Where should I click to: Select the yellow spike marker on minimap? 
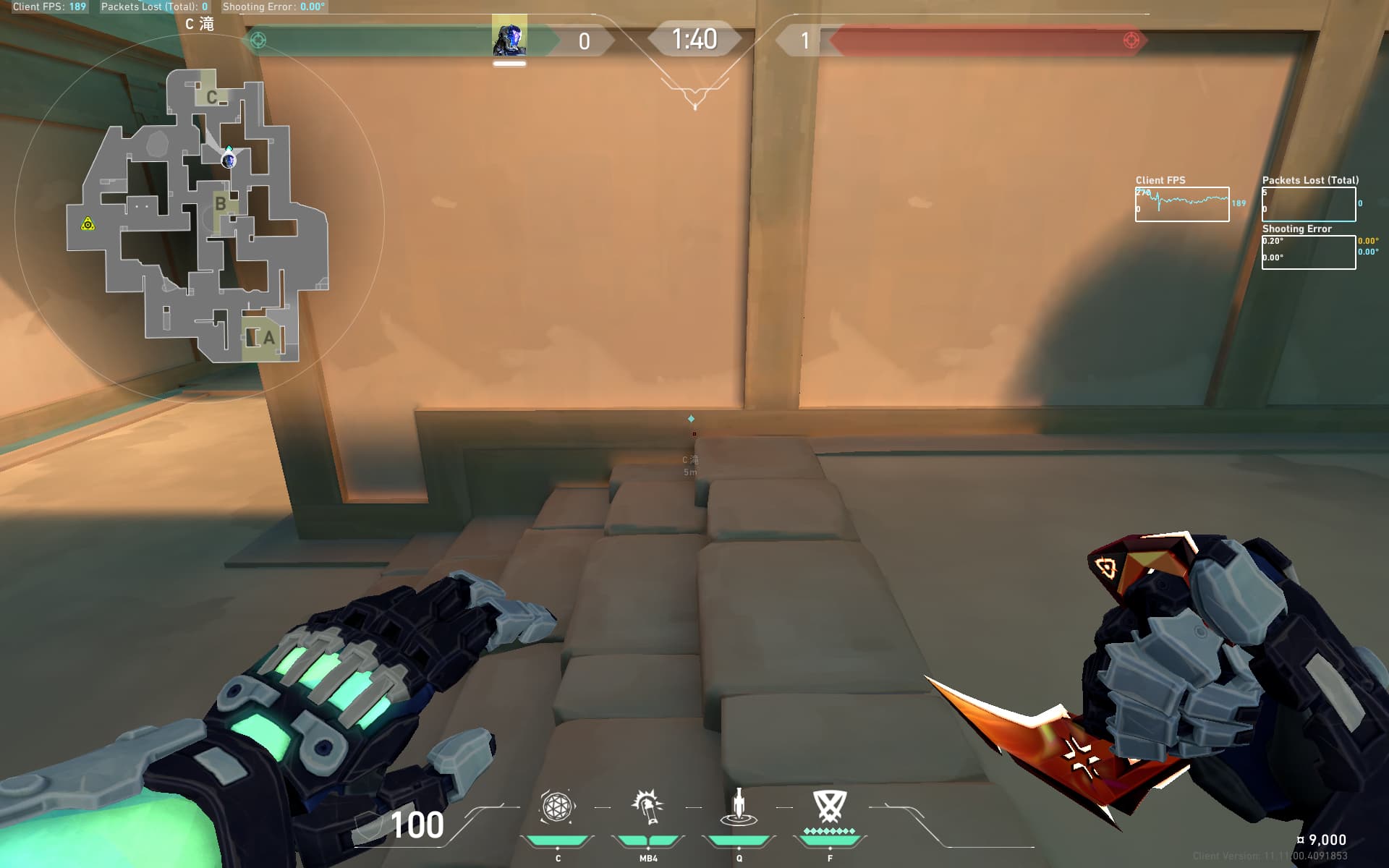pos(88,224)
